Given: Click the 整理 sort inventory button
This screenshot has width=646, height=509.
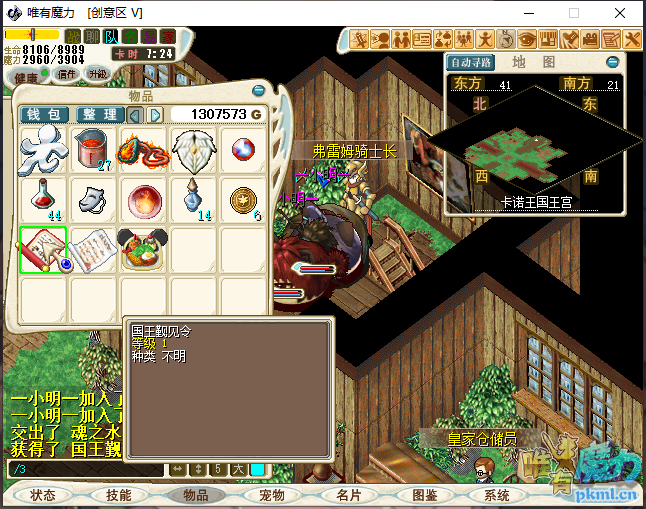Looking at the screenshot, I should coord(100,115).
